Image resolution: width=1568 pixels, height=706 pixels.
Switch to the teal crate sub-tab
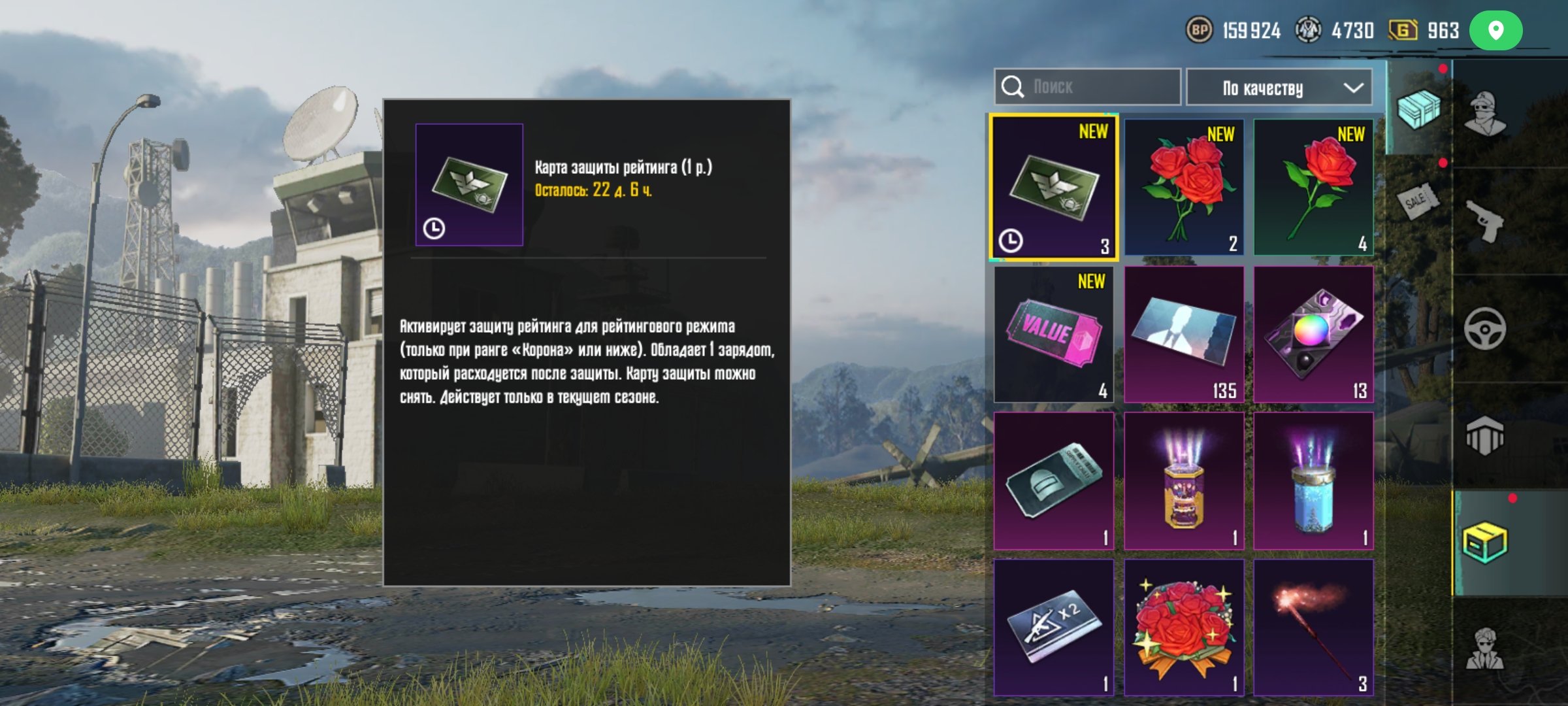click(1418, 109)
